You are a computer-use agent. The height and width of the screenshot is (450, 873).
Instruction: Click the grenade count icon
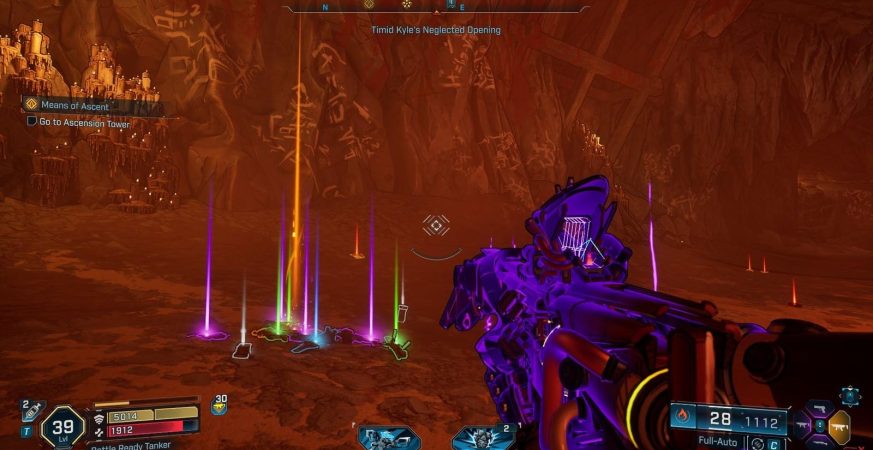(219, 405)
